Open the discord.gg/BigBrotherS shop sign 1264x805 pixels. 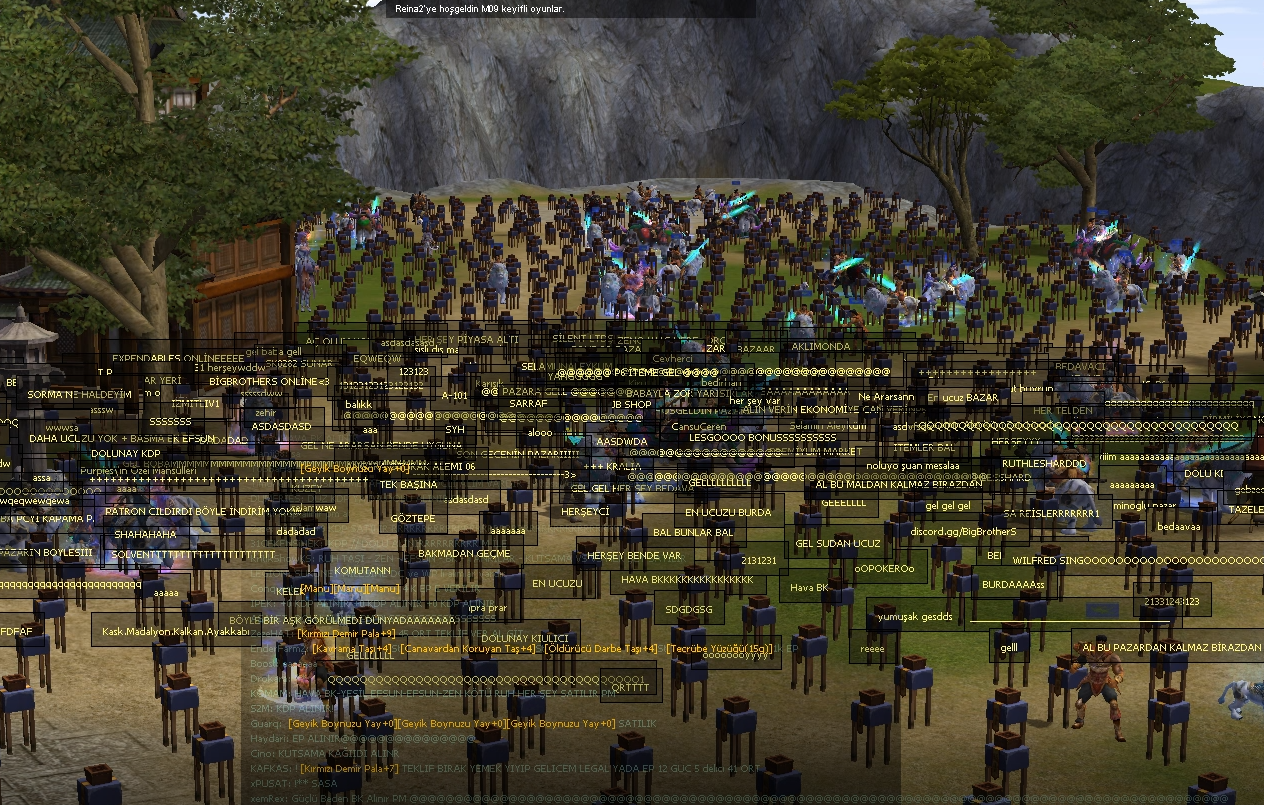[x=963, y=532]
